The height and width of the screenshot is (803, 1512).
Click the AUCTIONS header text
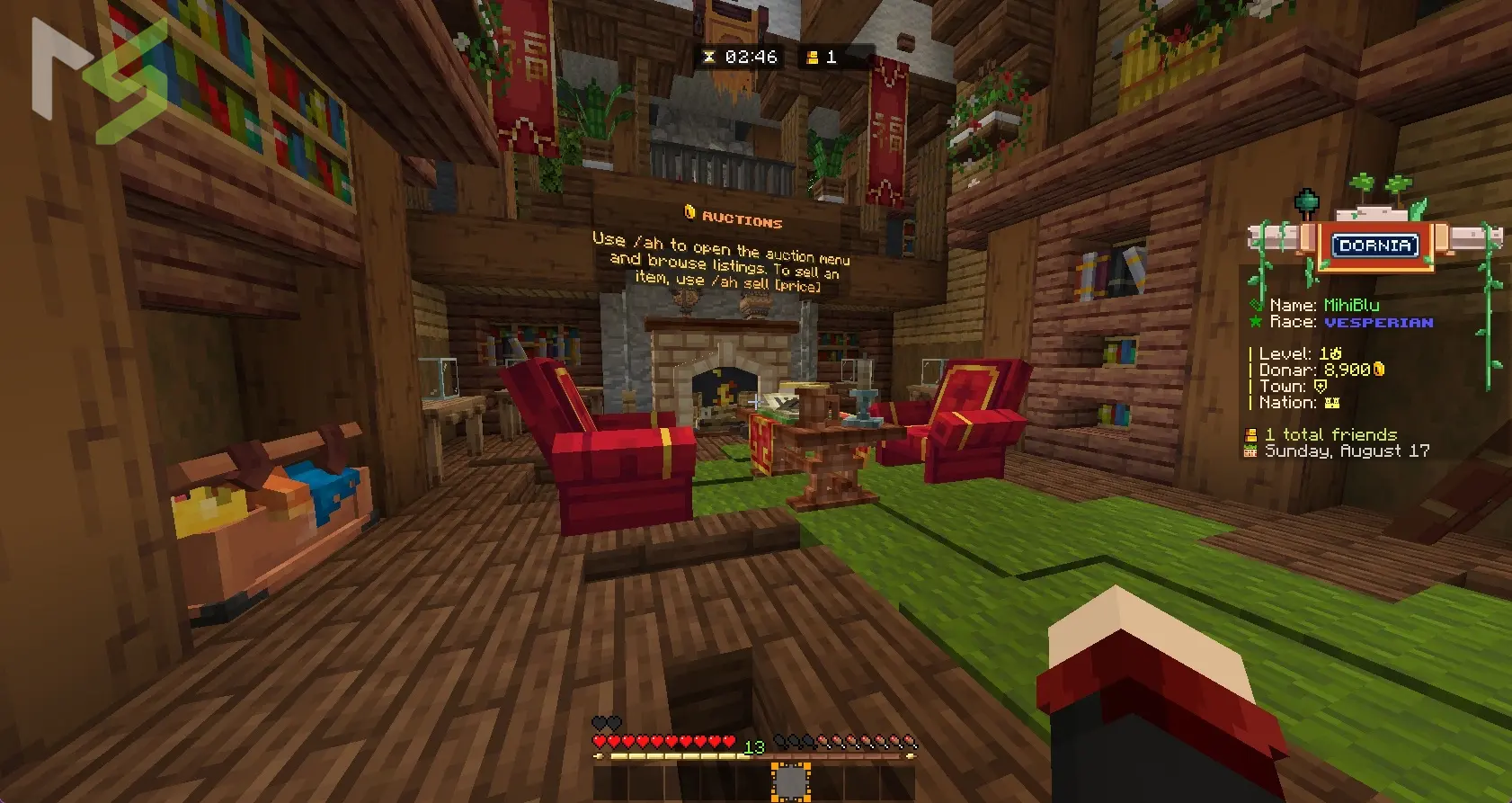tap(744, 220)
